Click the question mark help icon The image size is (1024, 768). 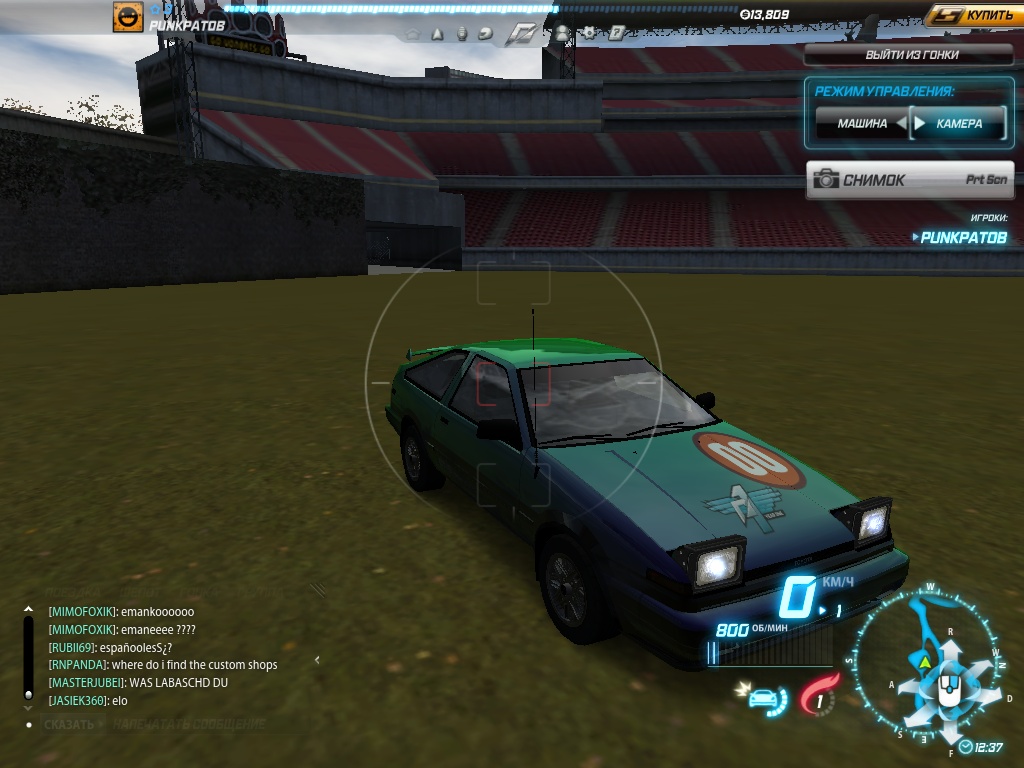tap(616, 33)
